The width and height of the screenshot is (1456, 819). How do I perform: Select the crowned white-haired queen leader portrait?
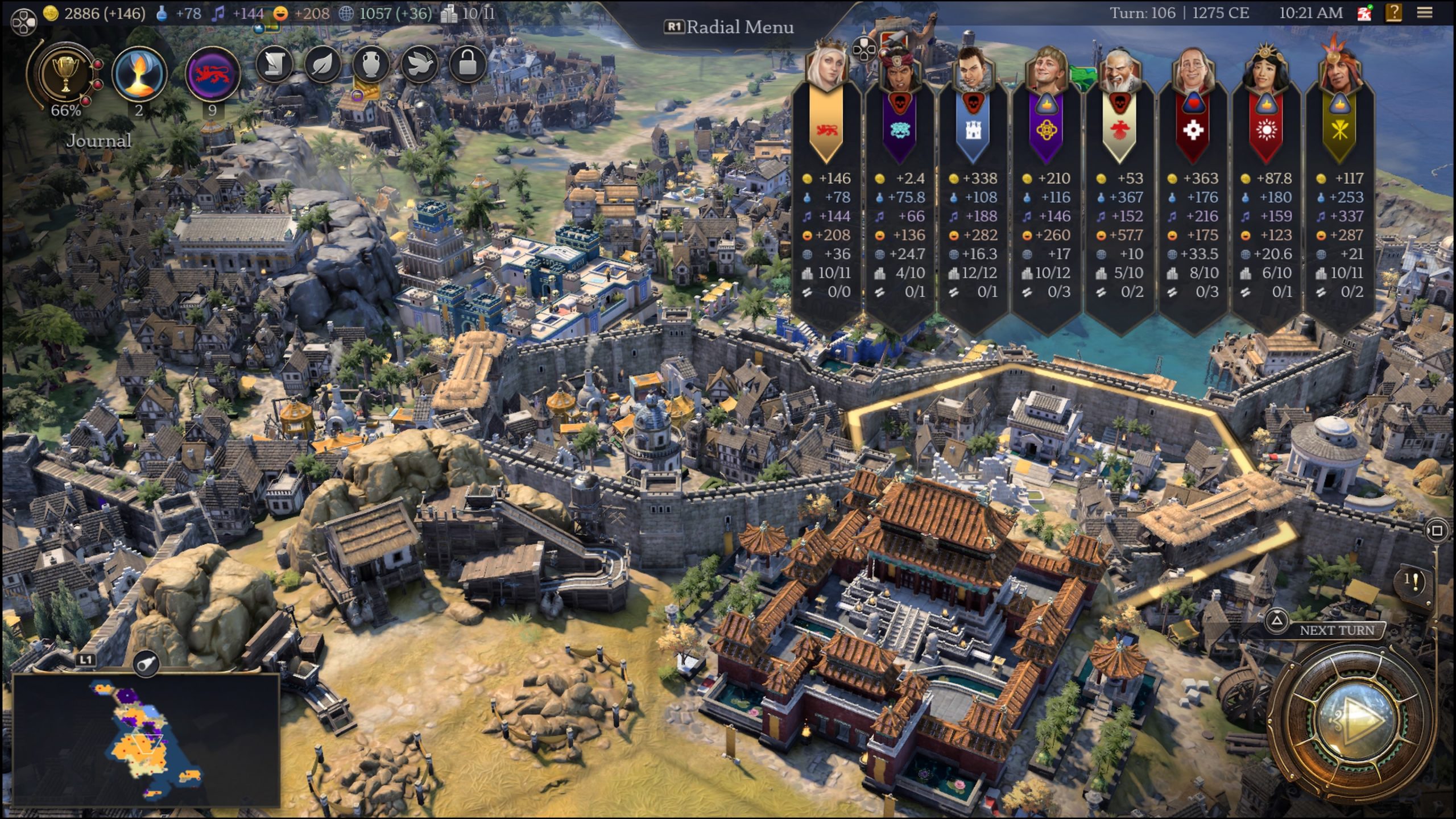pos(826,67)
